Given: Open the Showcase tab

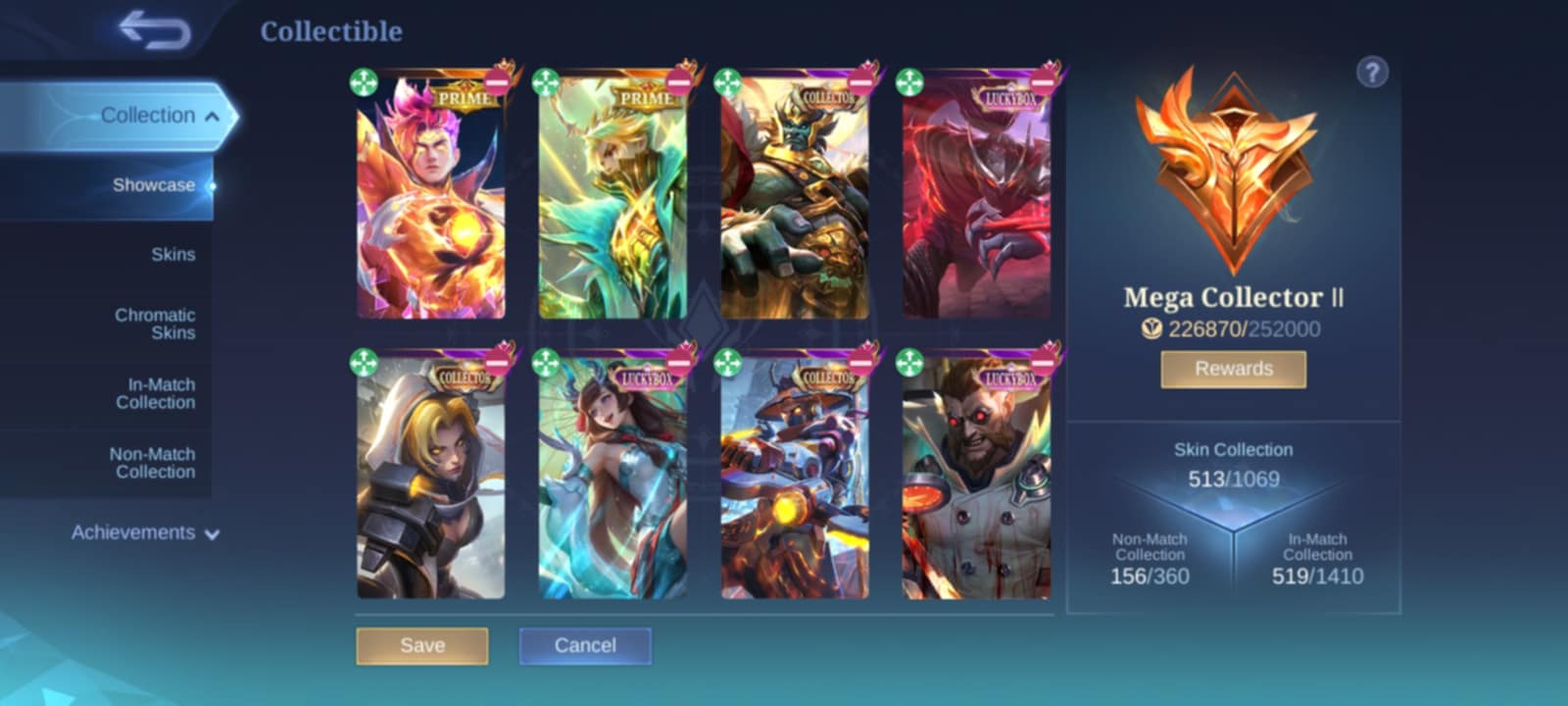Looking at the screenshot, I should (153, 185).
